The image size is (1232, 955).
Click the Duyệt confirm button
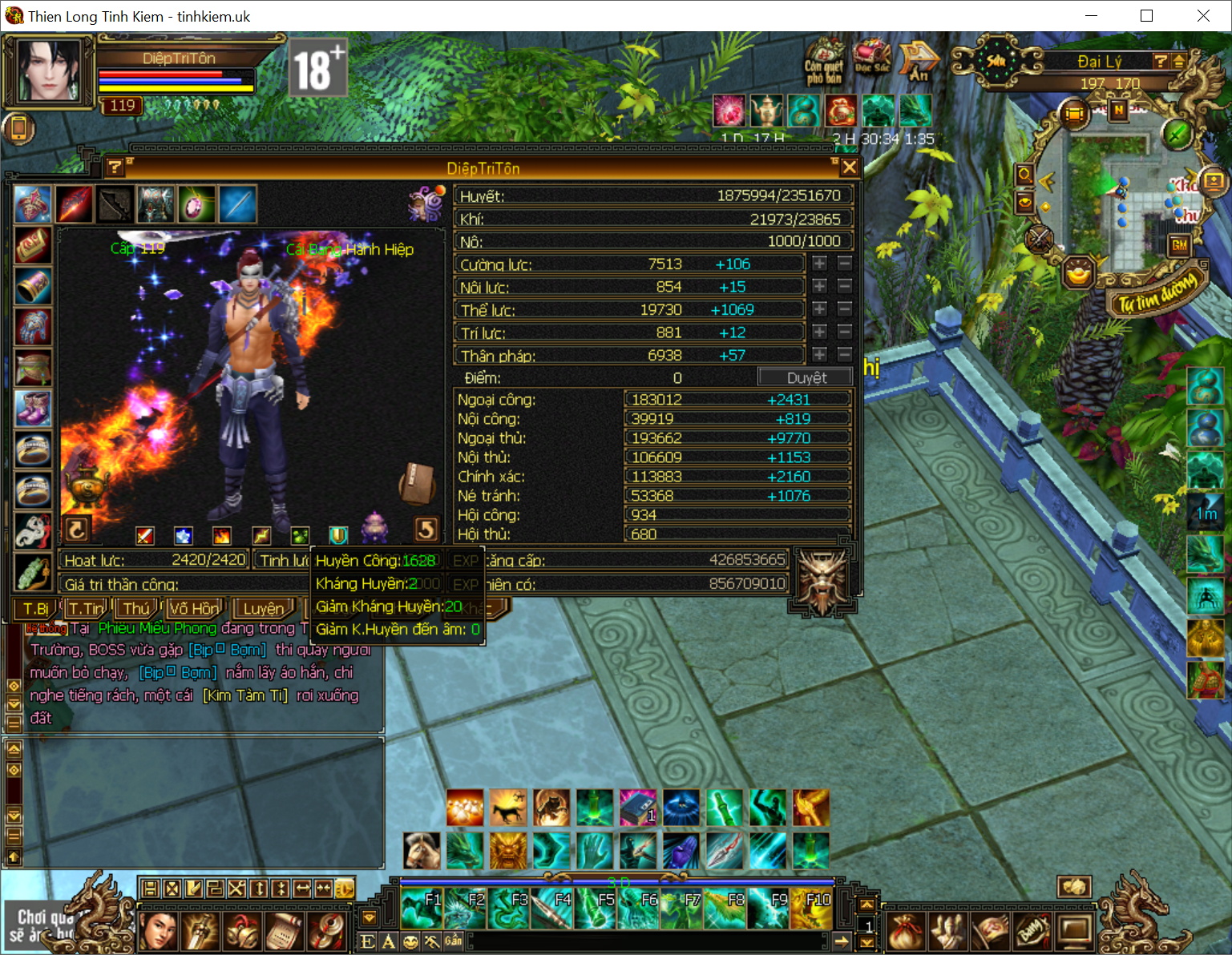806,378
